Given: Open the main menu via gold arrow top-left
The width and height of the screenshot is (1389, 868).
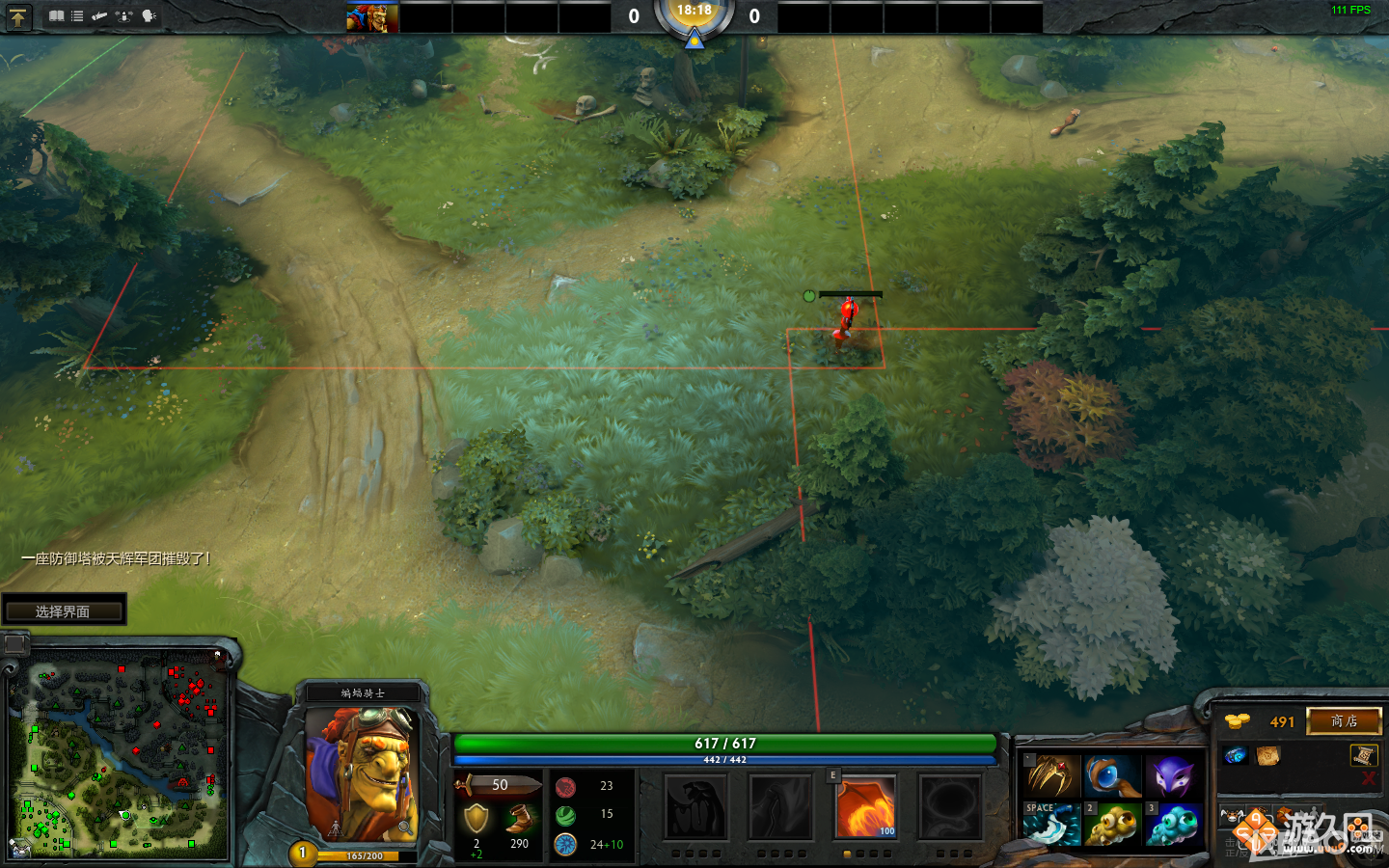Looking at the screenshot, I should [x=19, y=16].
